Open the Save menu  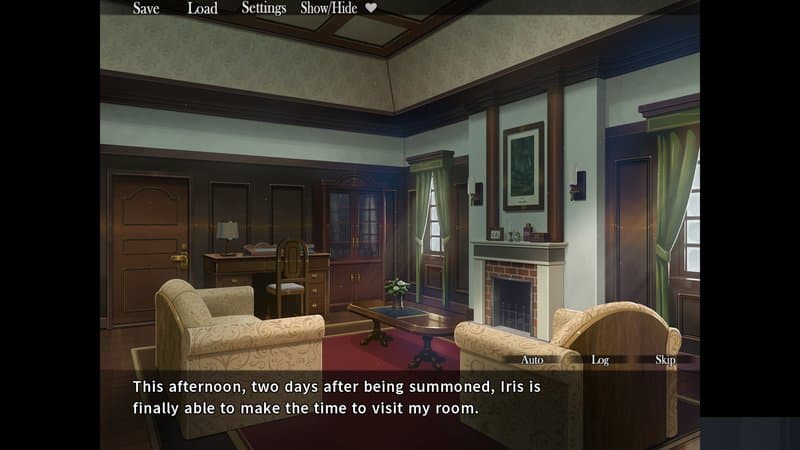(146, 8)
